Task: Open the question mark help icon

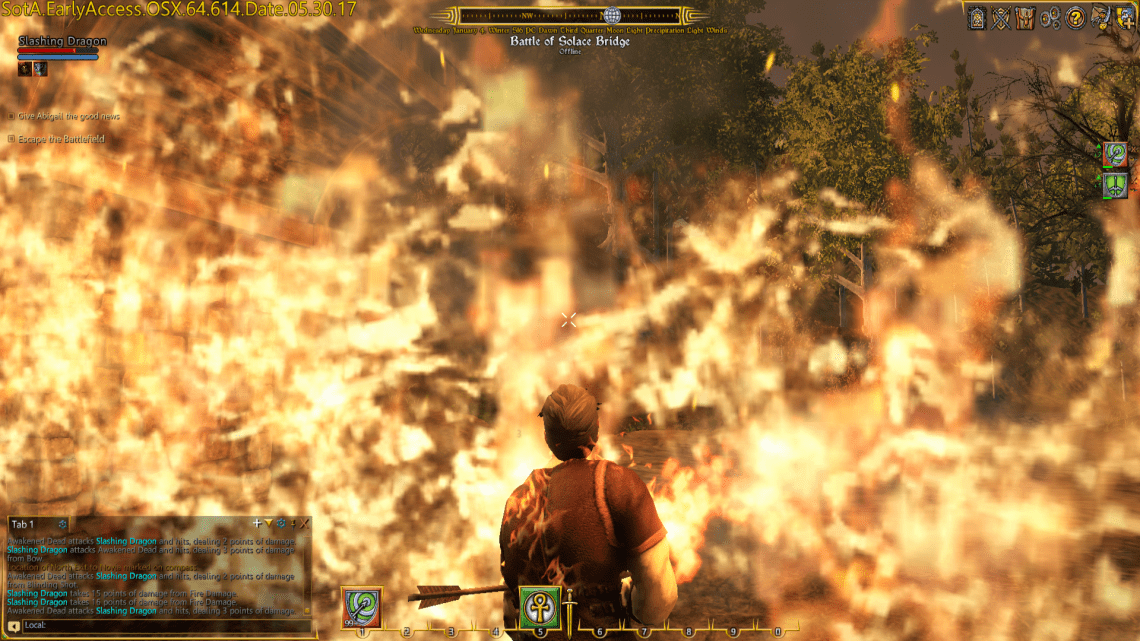Action: [1075, 17]
